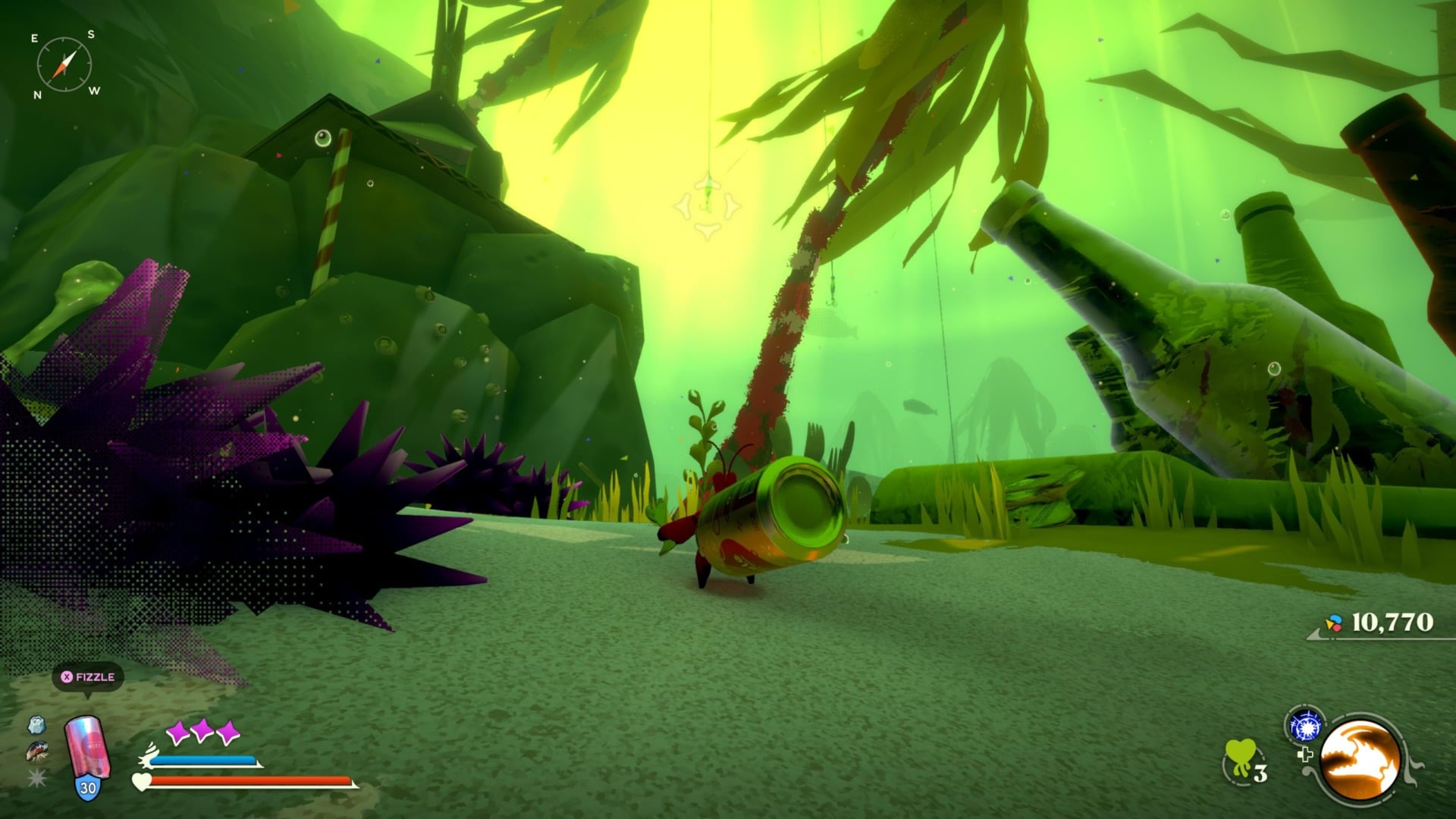
Task: Select the hermit crab shell item icon
Action: click(36, 751)
